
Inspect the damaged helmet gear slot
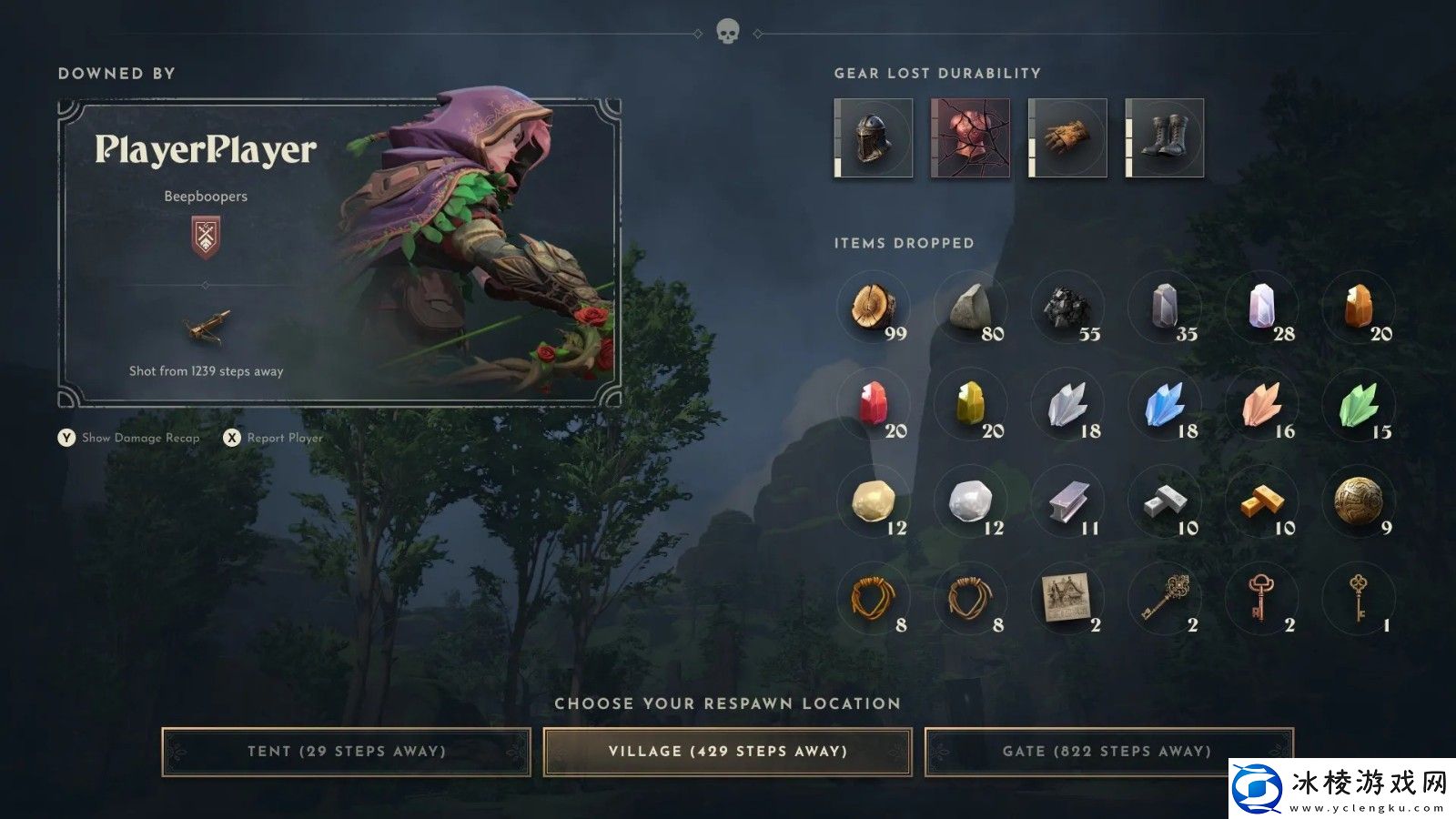point(874,138)
